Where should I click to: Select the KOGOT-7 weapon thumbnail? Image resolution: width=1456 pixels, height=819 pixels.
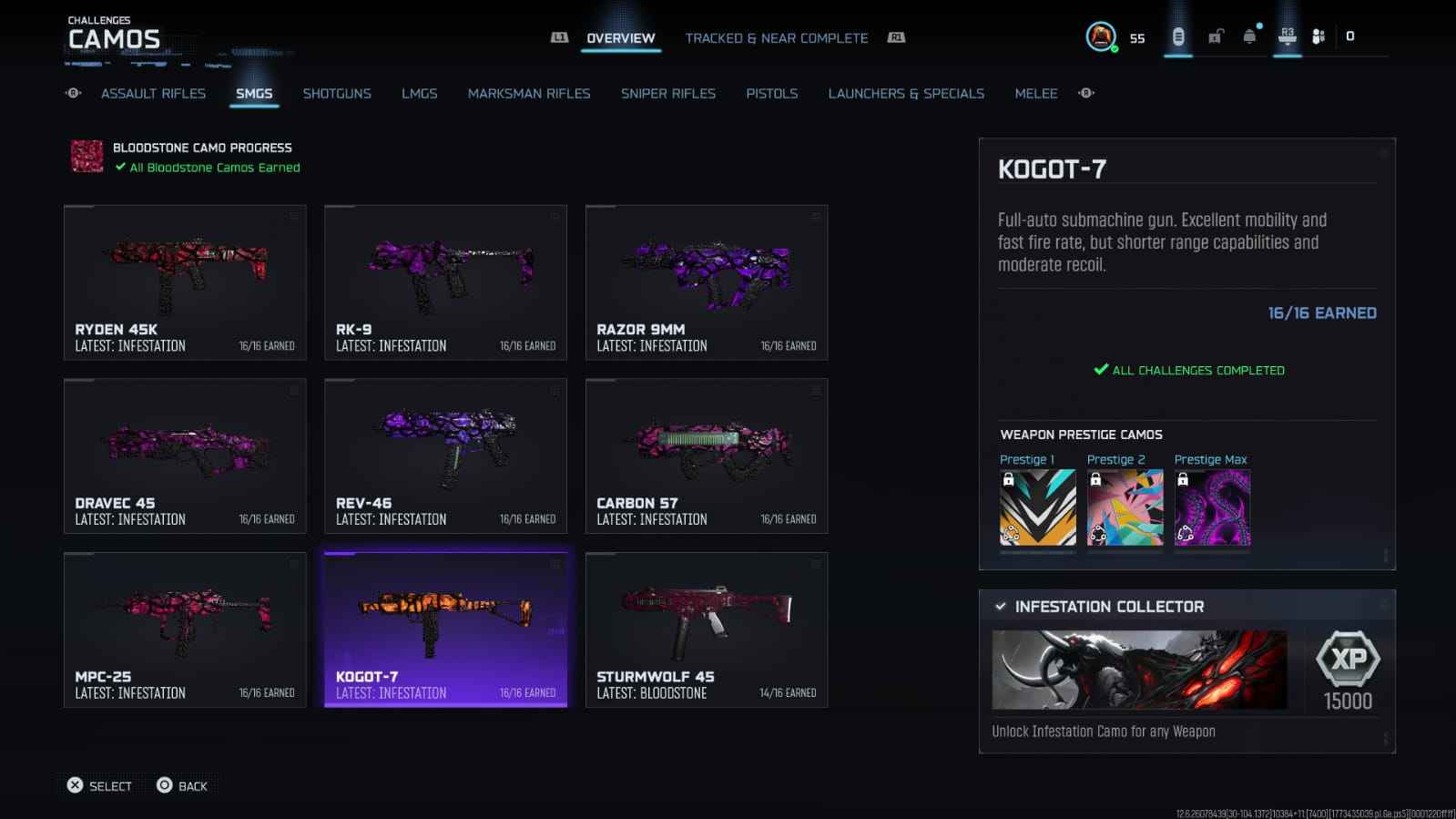(x=445, y=629)
